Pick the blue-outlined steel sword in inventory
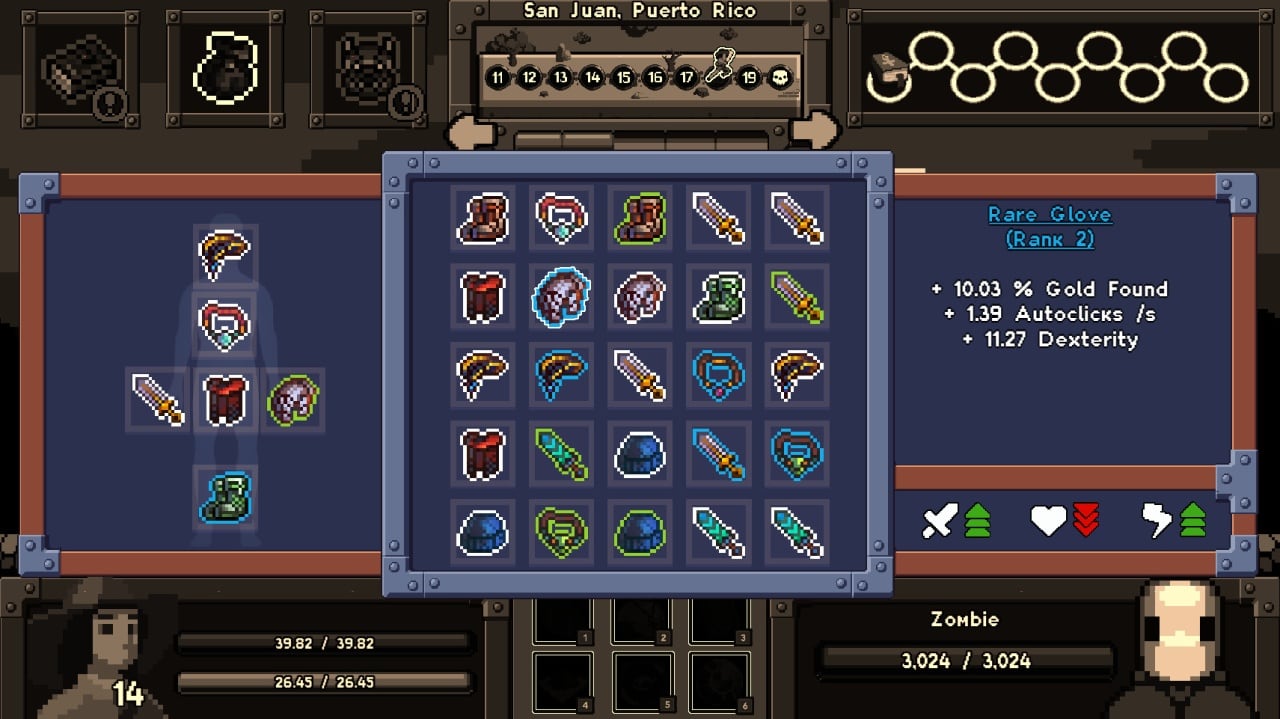Image resolution: width=1280 pixels, height=719 pixels. point(719,452)
